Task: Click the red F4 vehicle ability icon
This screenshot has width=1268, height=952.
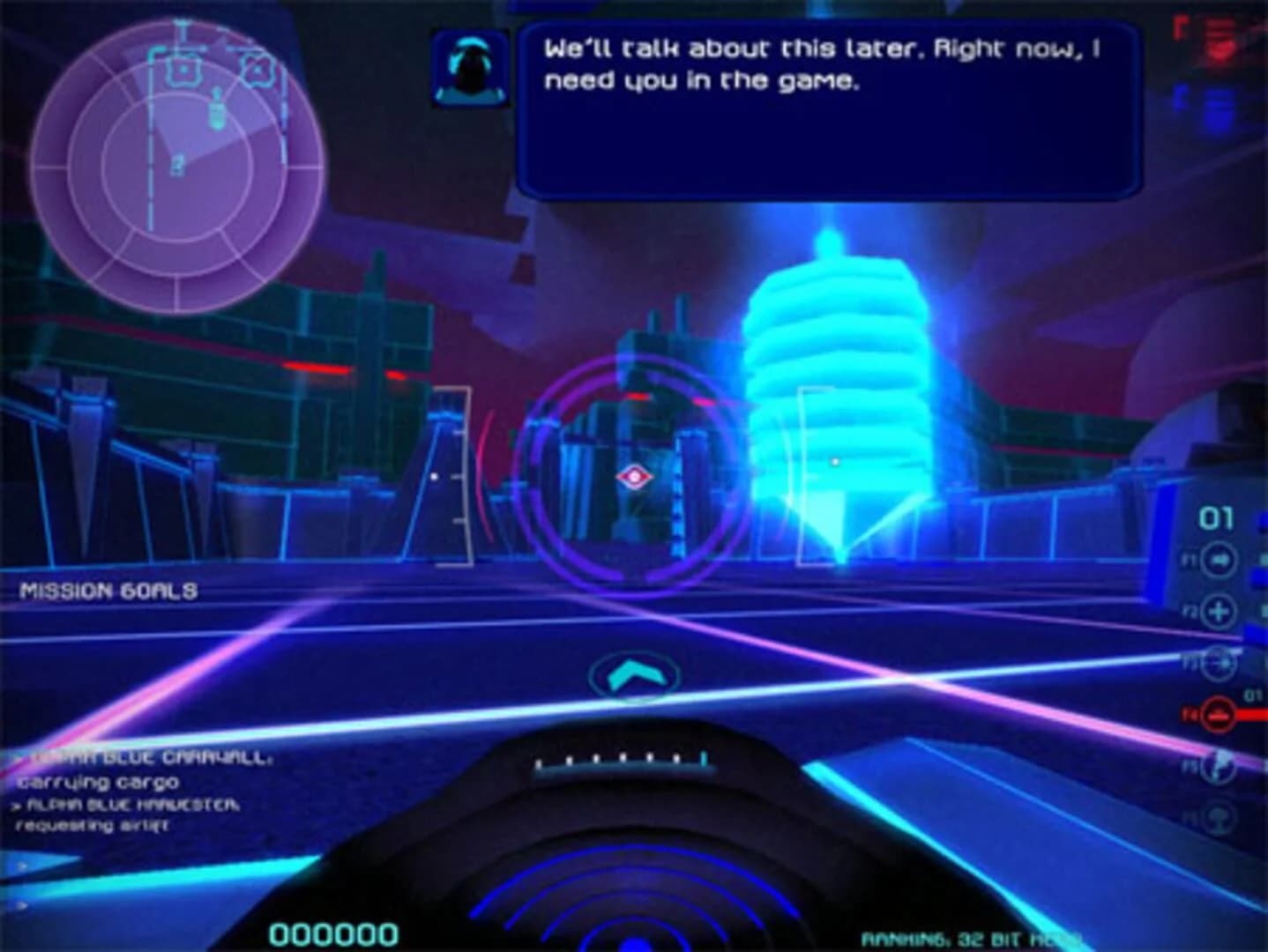Action: pos(1217,716)
